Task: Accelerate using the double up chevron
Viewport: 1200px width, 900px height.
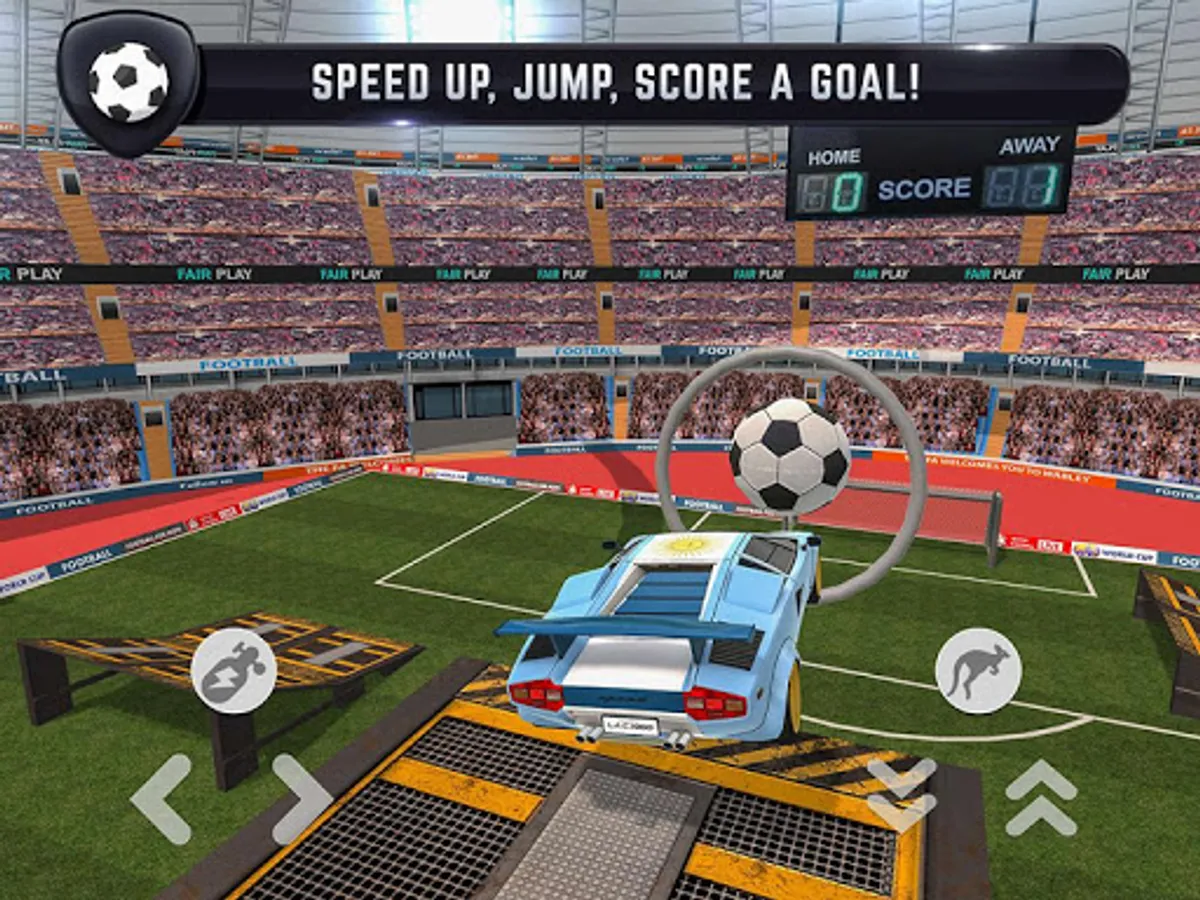Action: 1040,795
